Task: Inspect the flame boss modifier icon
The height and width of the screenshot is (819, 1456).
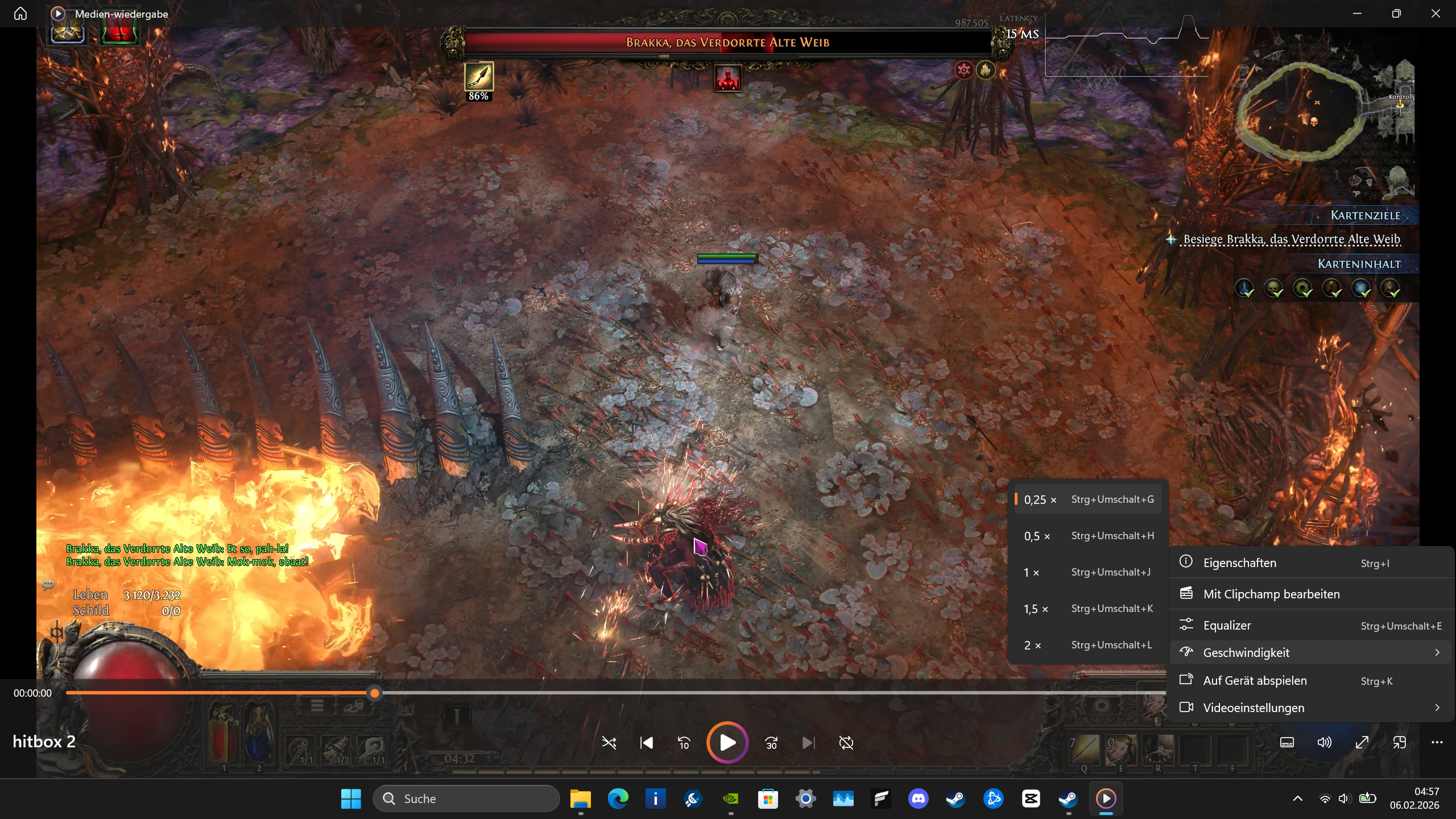Action: [x=986, y=70]
